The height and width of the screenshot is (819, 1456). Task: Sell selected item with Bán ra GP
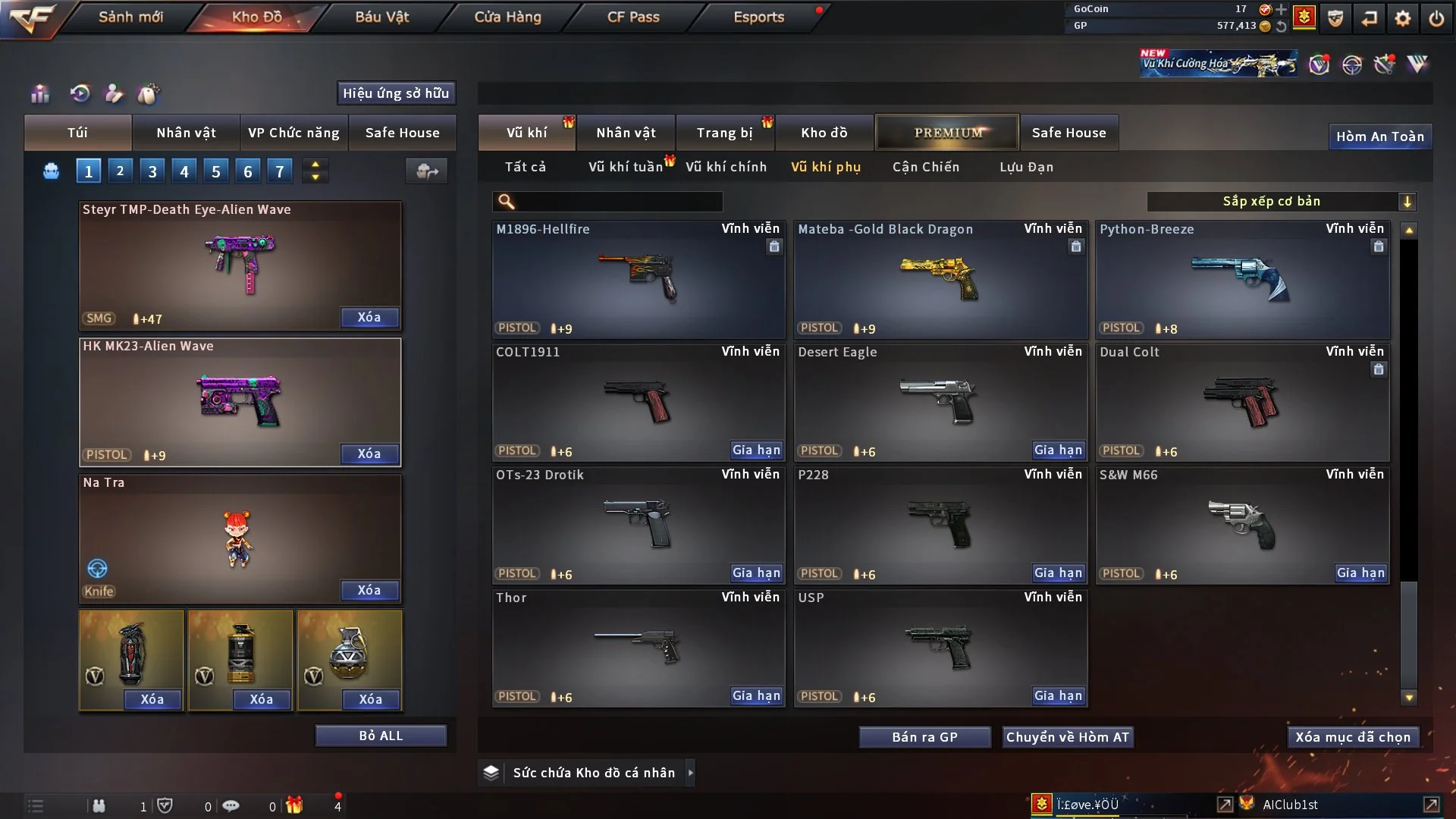(924, 737)
